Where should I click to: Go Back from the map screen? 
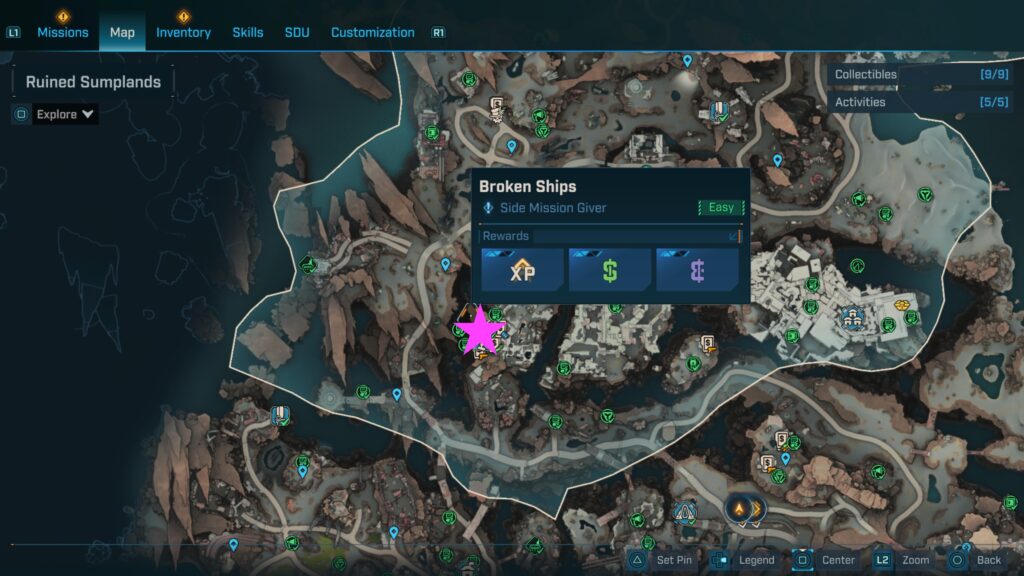(977, 560)
